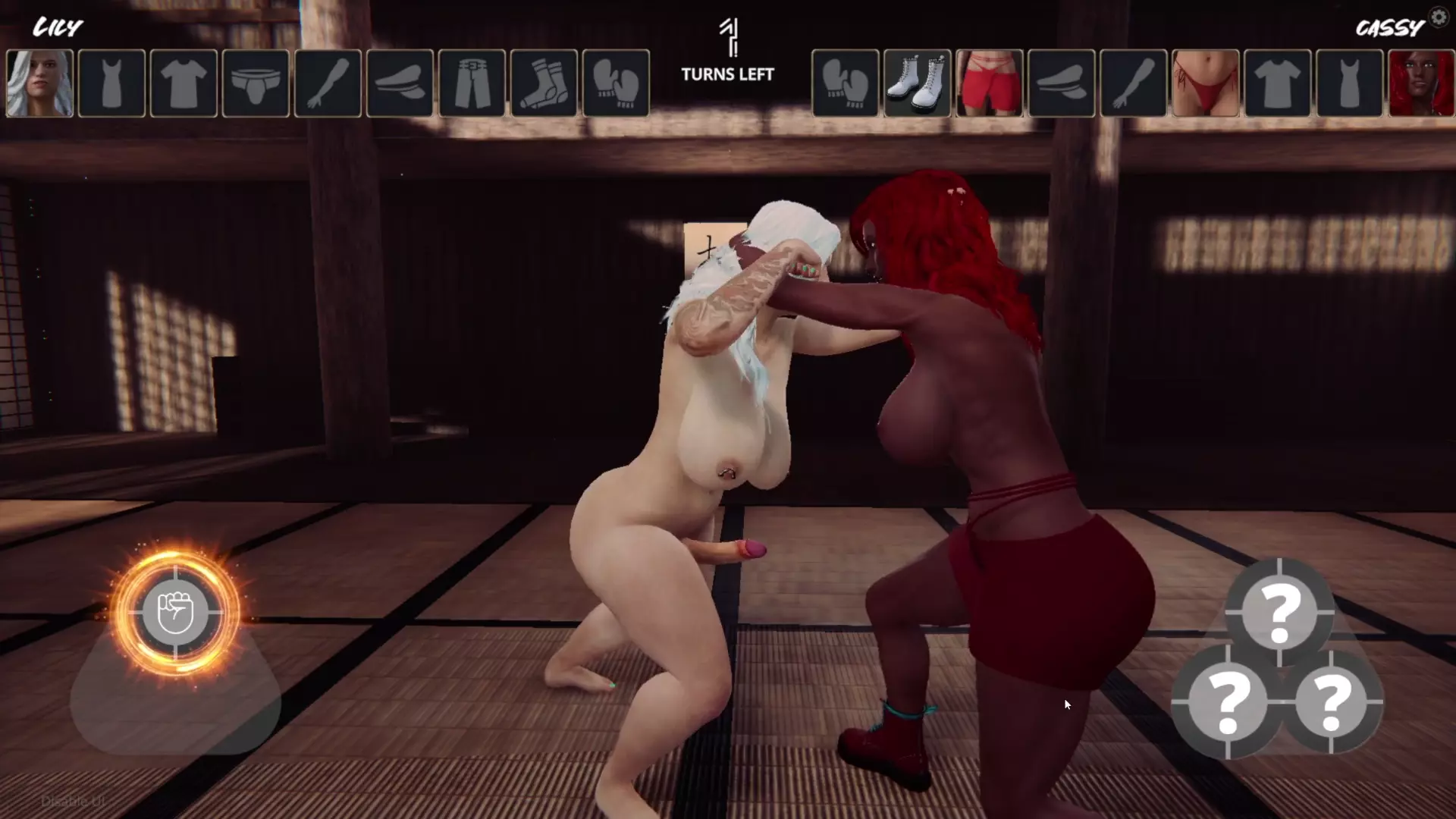Pick Cassy's cap clothing slot
The image size is (1456, 819).
[1061, 83]
